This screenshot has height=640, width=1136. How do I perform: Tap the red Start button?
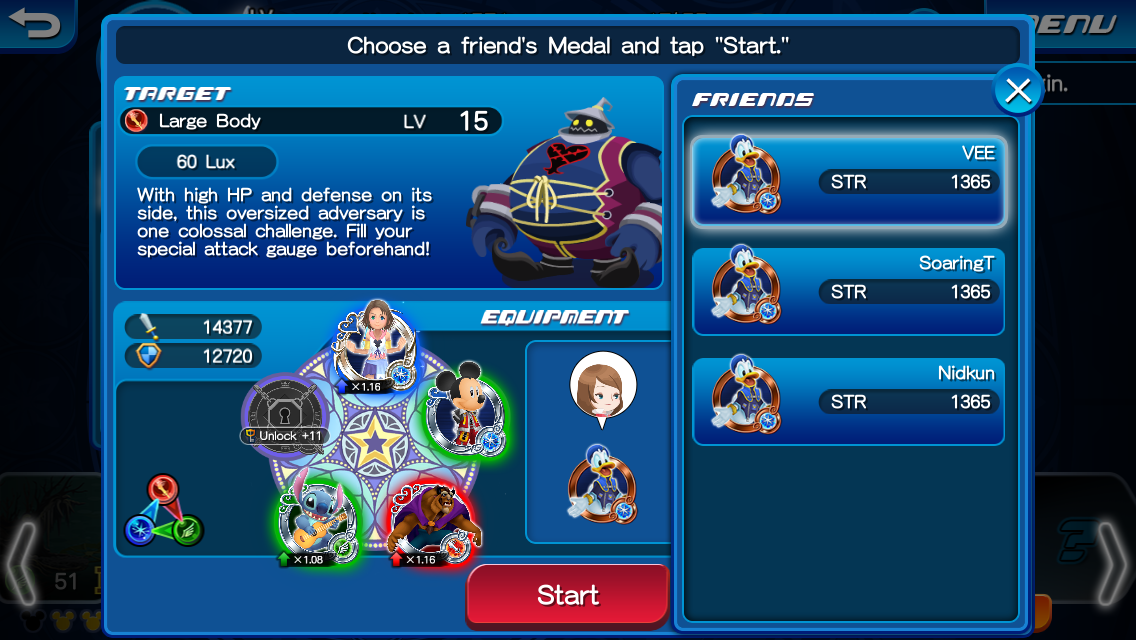click(567, 595)
